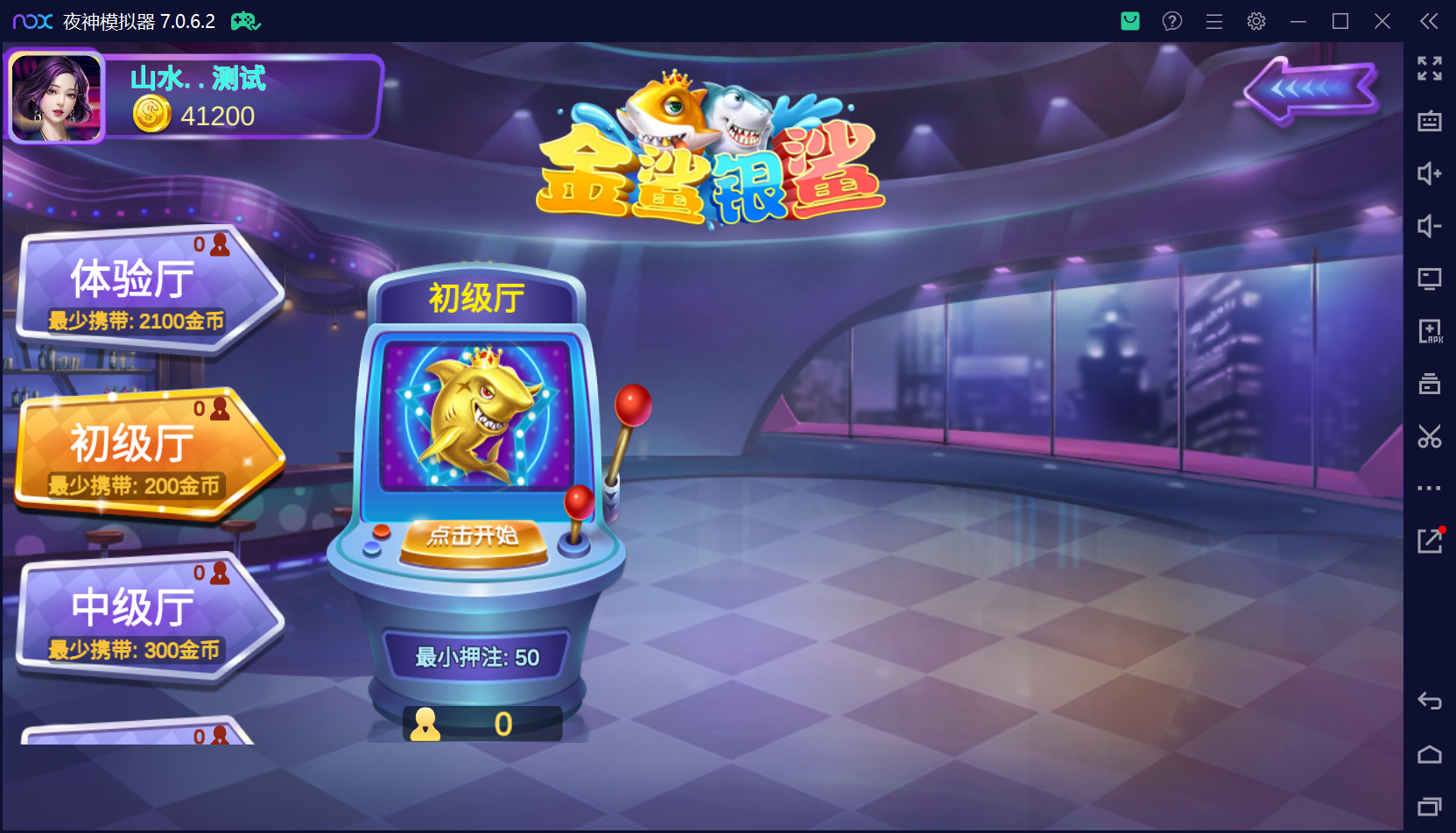The width and height of the screenshot is (1456, 833).
Task: Open recent apps from the sidebar
Action: coord(1429,804)
